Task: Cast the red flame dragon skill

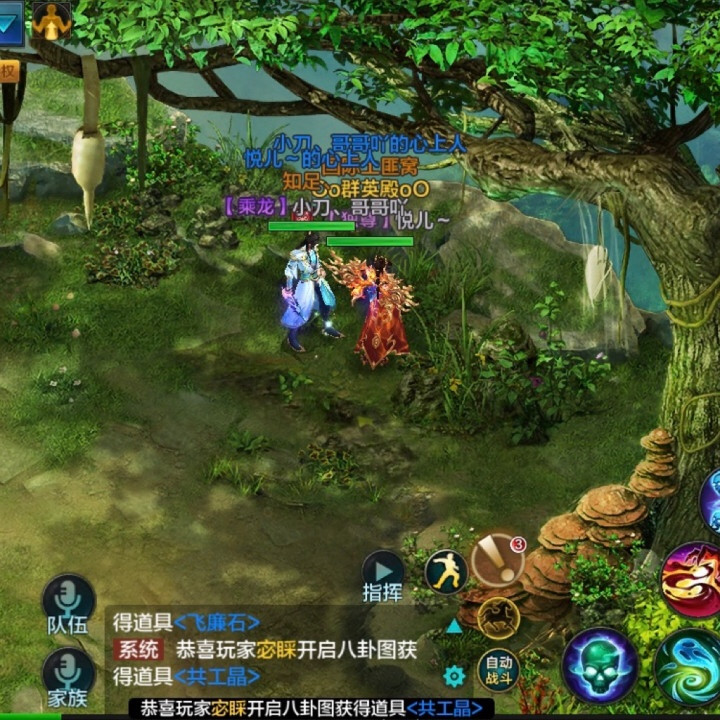Action: 691,580
